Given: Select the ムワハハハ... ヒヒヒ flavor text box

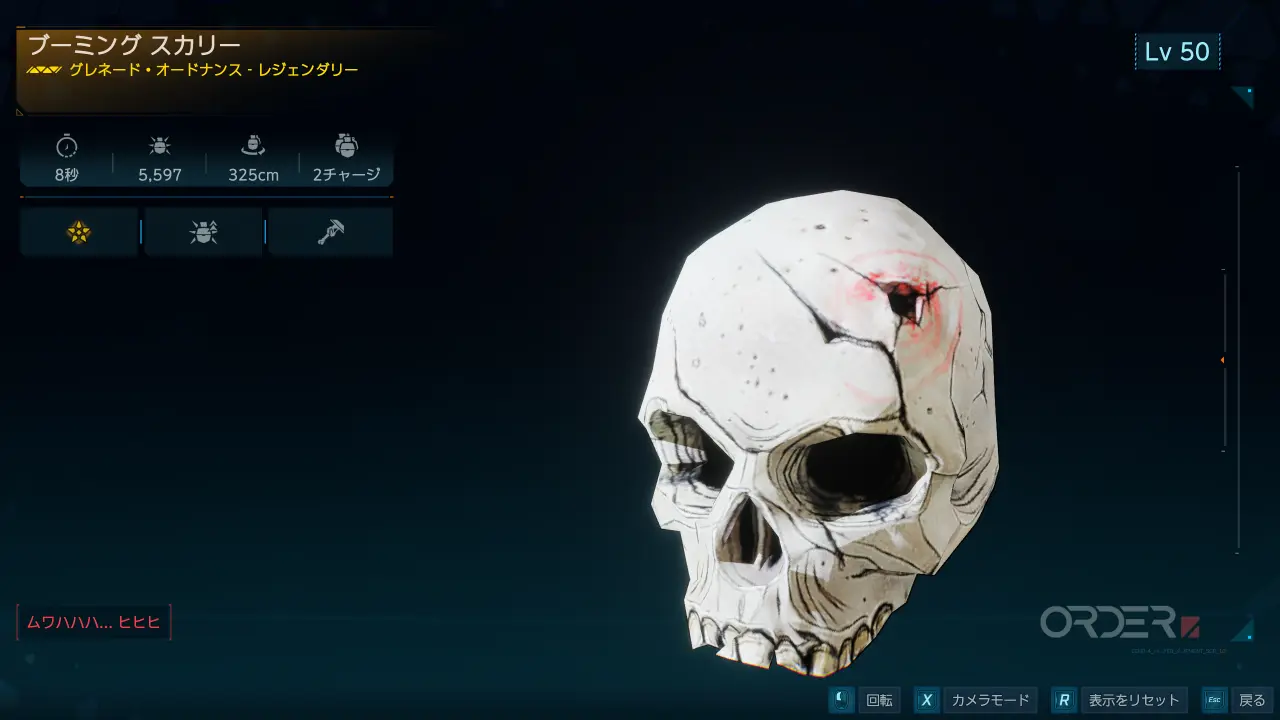Looking at the screenshot, I should (x=94, y=622).
